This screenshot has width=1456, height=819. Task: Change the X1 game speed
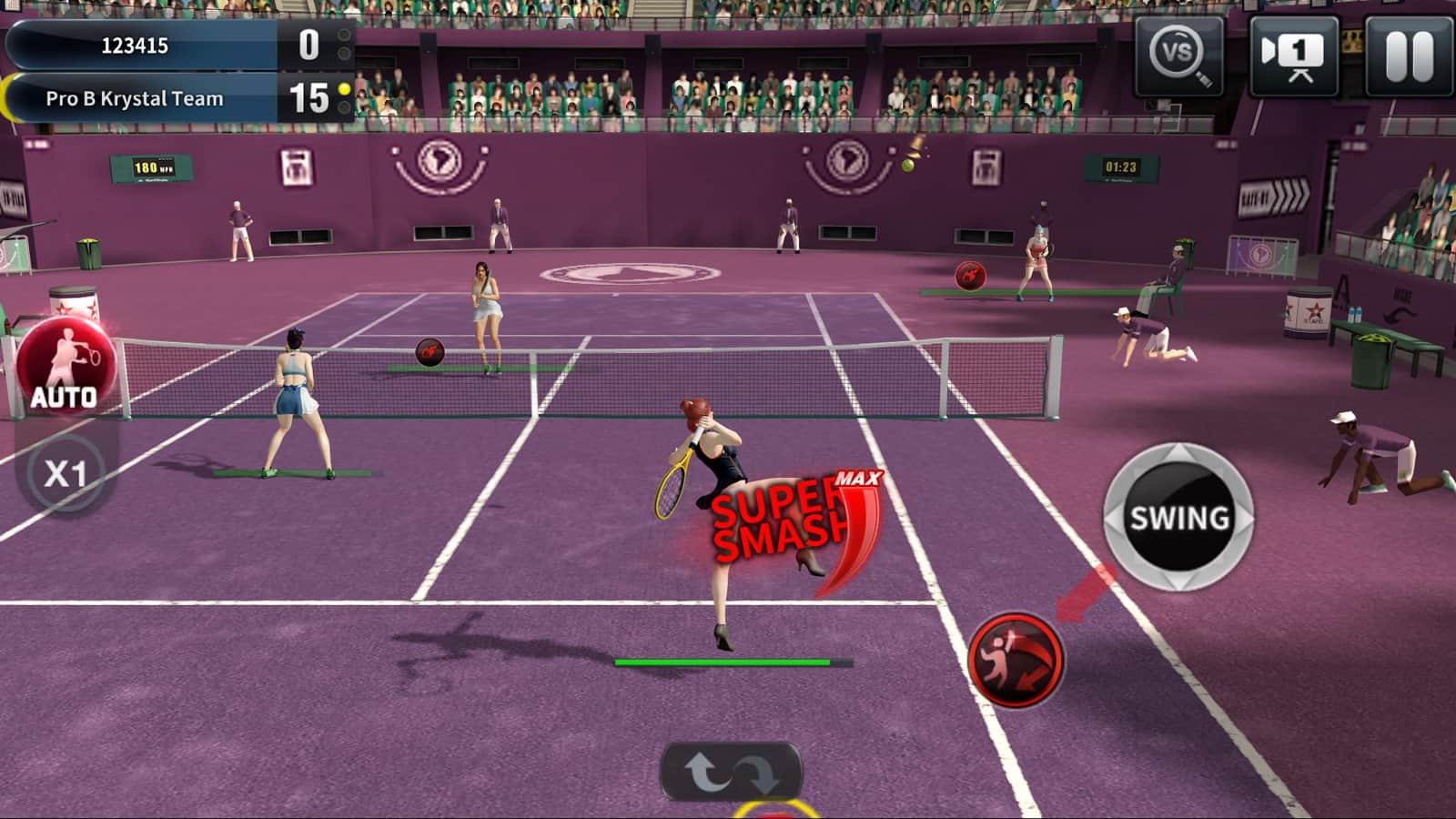[66, 473]
